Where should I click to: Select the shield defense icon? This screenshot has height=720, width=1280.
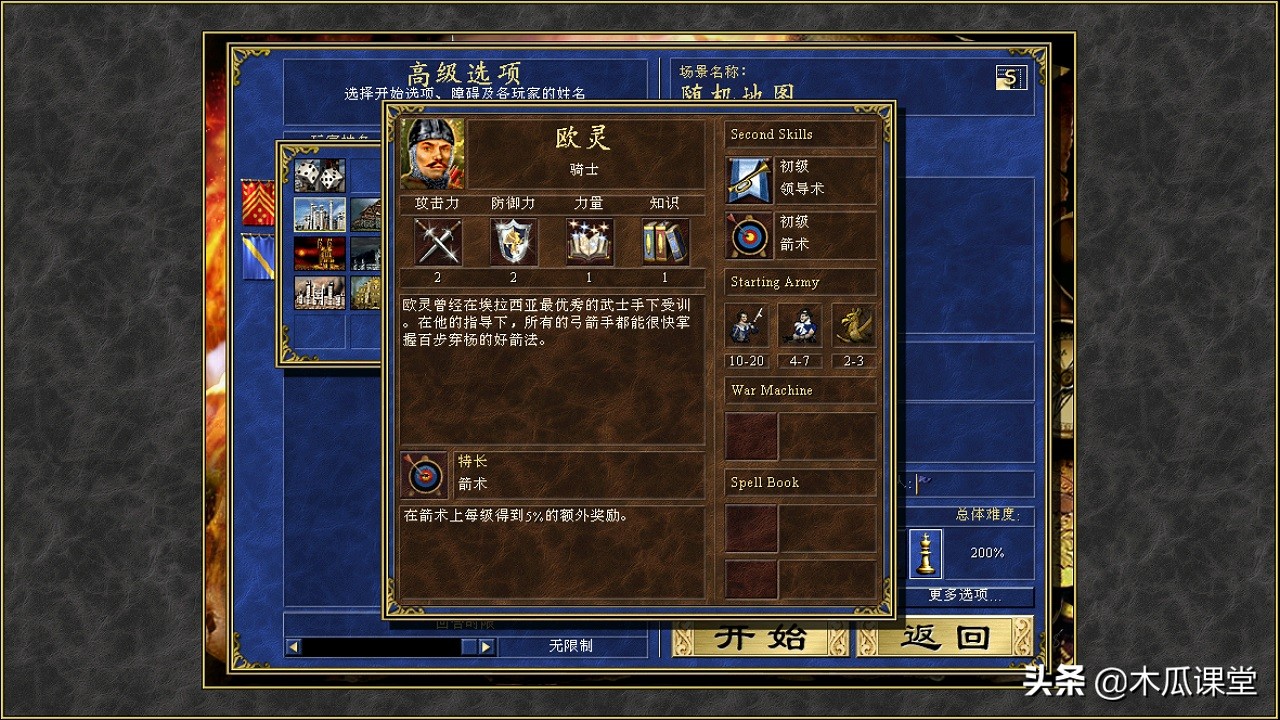click(513, 242)
